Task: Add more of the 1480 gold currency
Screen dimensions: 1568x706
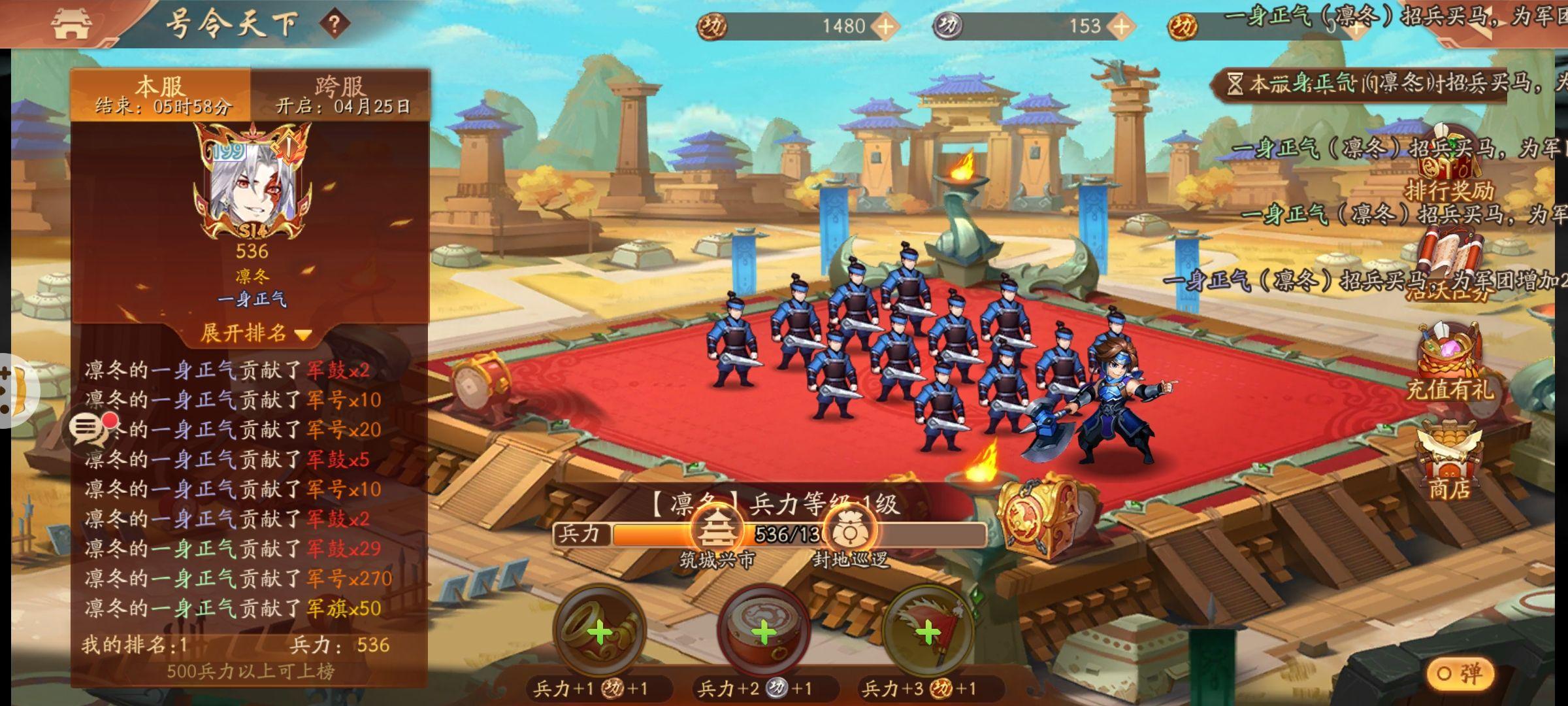Action: (x=885, y=26)
